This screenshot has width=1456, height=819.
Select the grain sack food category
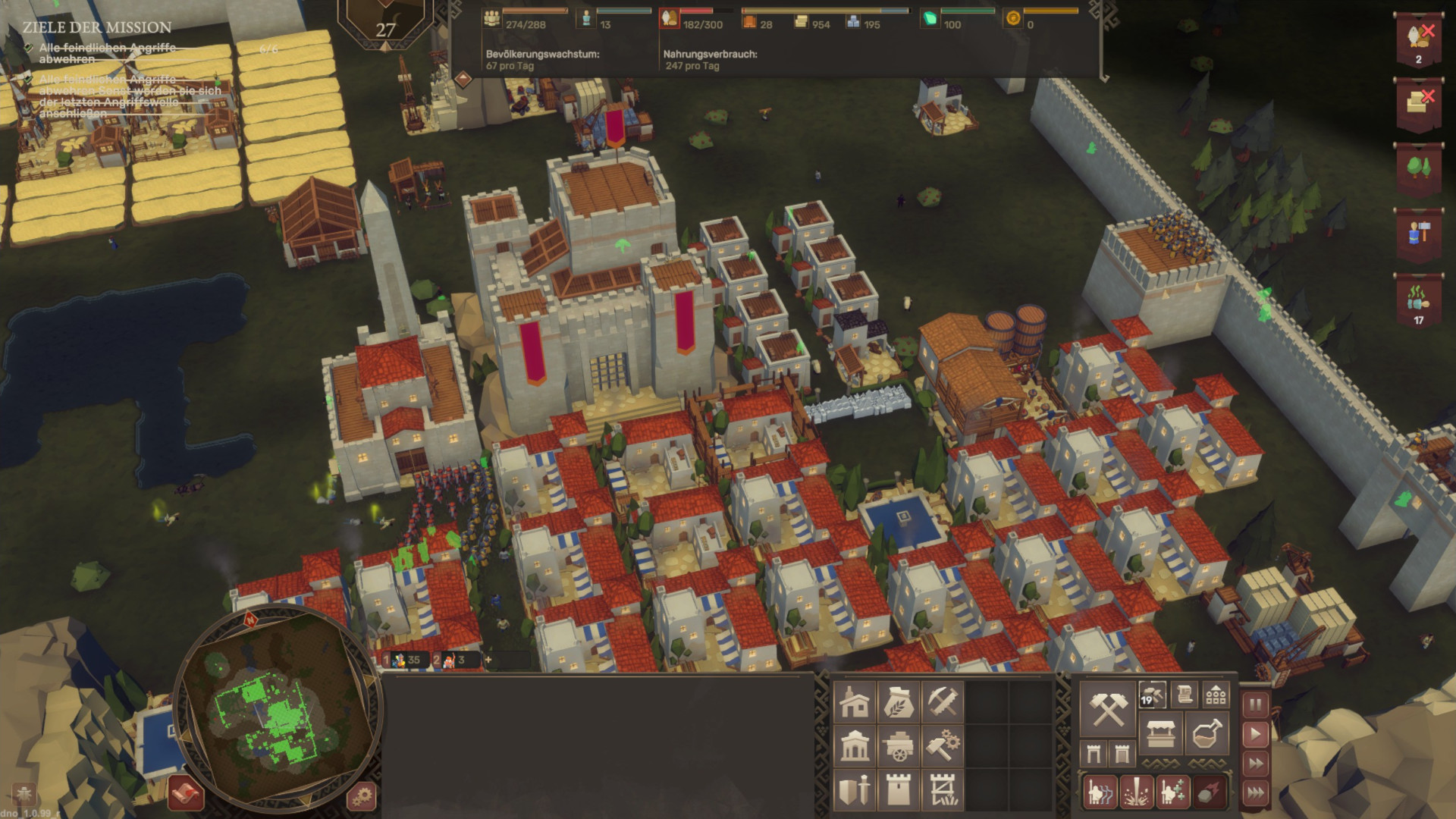coord(899,703)
